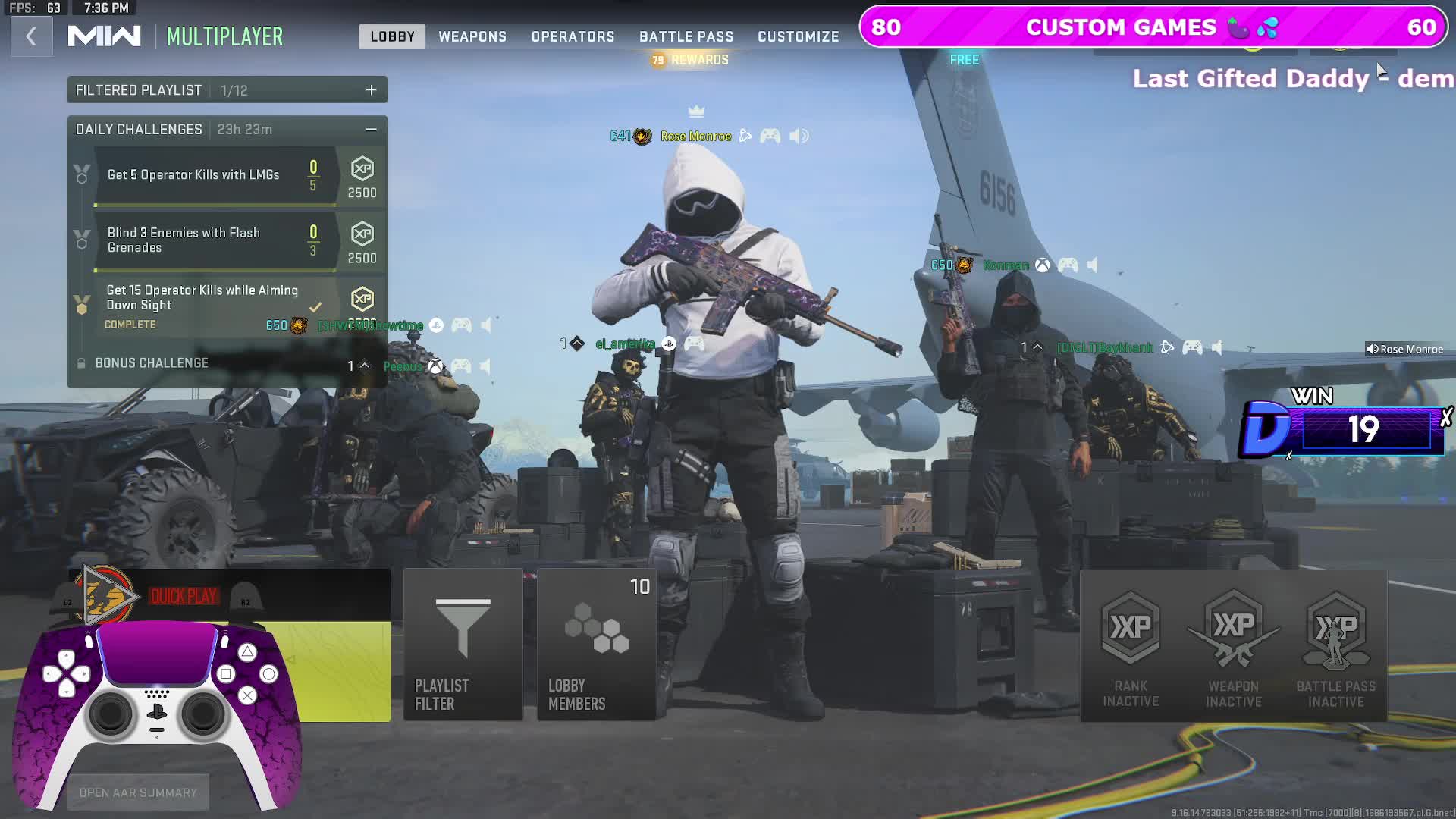Viewport: 1456px width, 819px height.
Task: Open the Battle Pass tab
Action: [686, 36]
